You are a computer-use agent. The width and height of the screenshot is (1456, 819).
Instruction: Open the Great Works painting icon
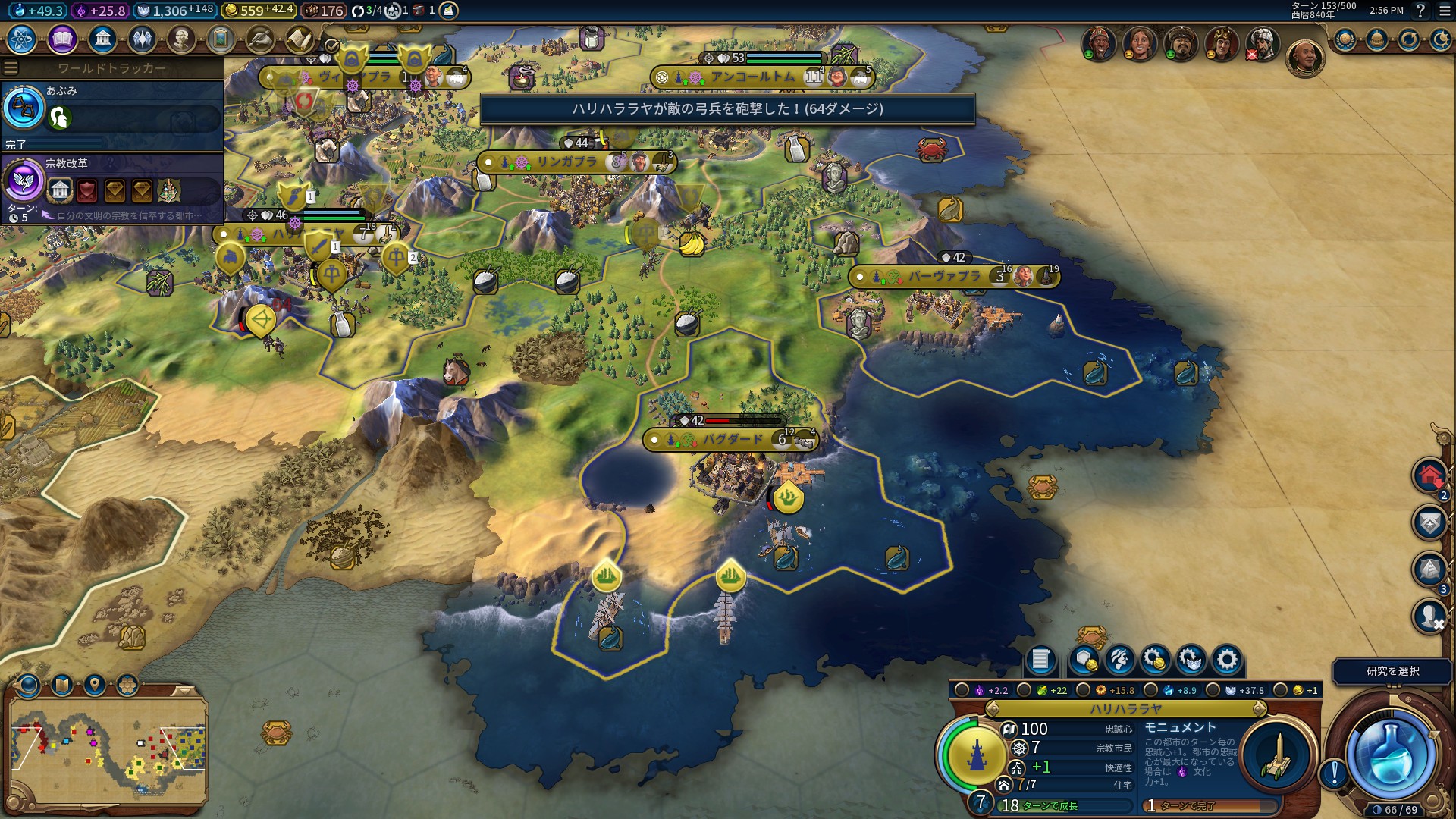tap(221, 39)
